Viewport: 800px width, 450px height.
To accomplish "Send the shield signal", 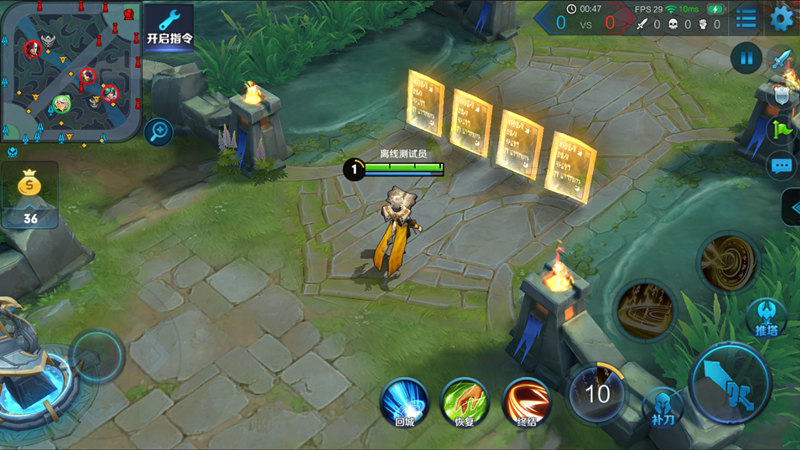I will pyautogui.click(x=781, y=94).
